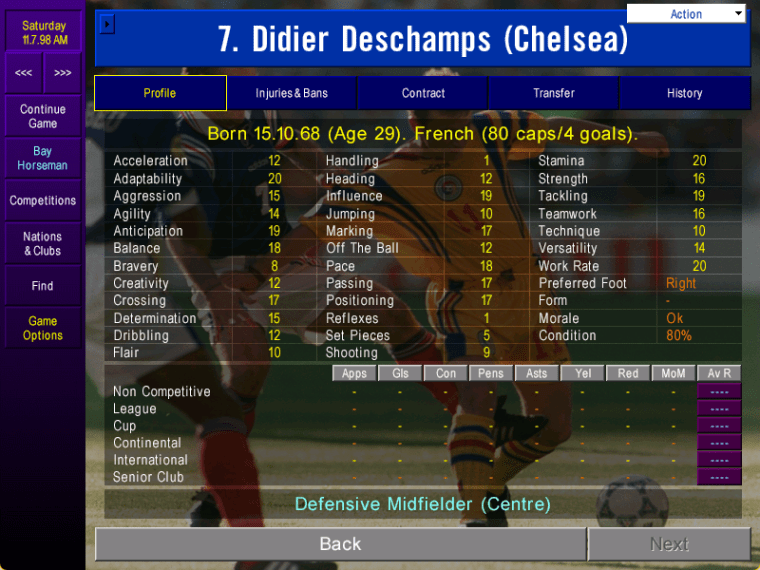Browse Nations & Clubs
The width and height of the screenshot is (760, 570).
(43, 244)
